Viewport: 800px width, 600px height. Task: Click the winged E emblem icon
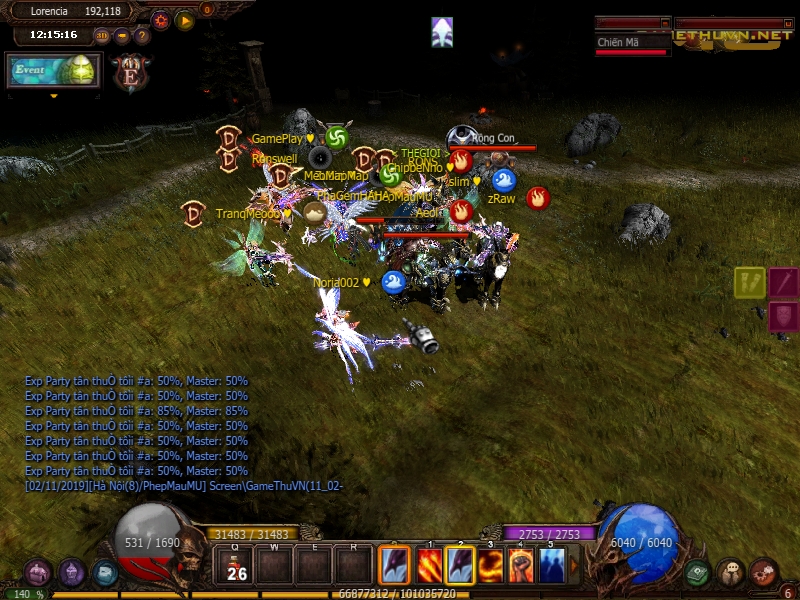pyautogui.click(x=130, y=73)
